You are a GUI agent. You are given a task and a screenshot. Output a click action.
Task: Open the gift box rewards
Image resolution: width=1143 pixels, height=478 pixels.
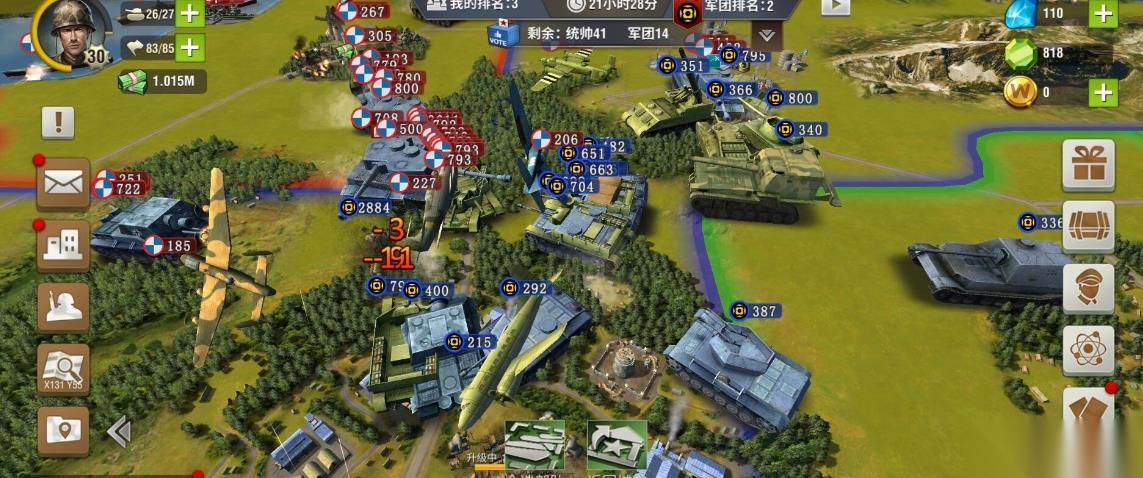[1088, 165]
